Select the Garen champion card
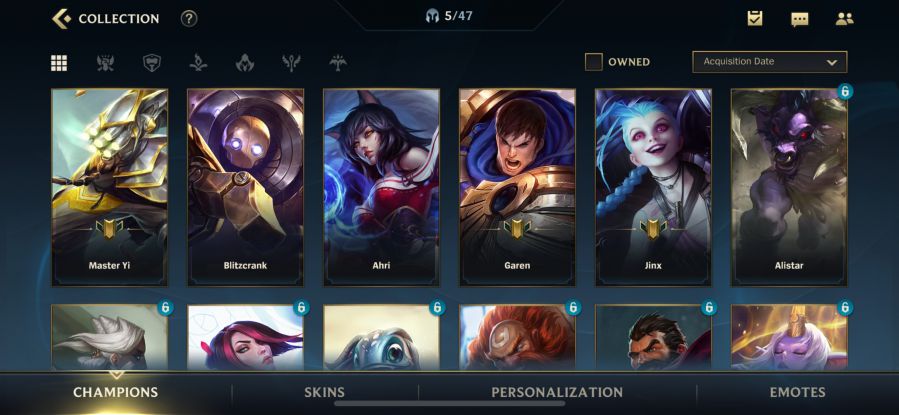 click(x=517, y=187)
